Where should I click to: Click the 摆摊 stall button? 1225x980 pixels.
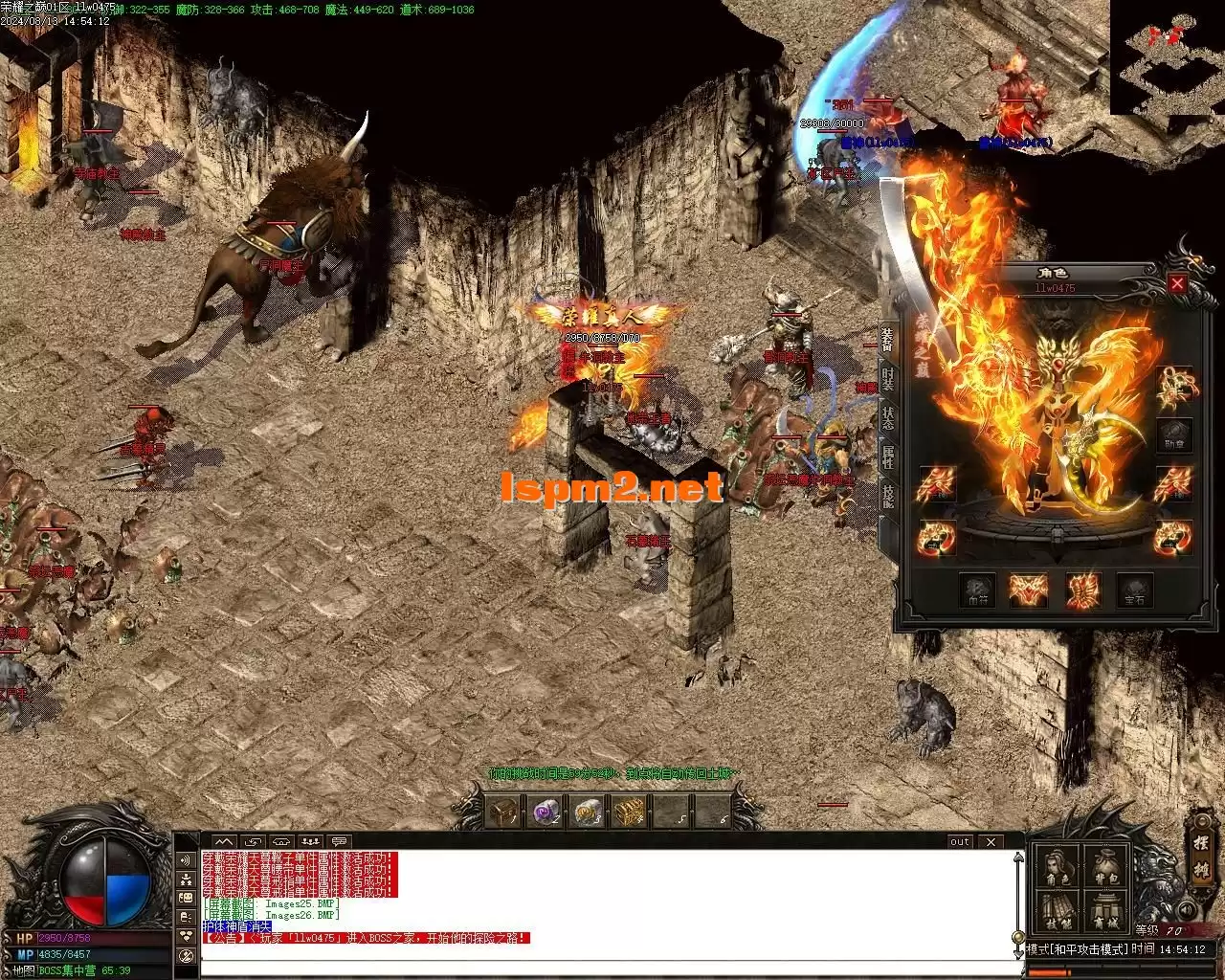[1202, 858]
